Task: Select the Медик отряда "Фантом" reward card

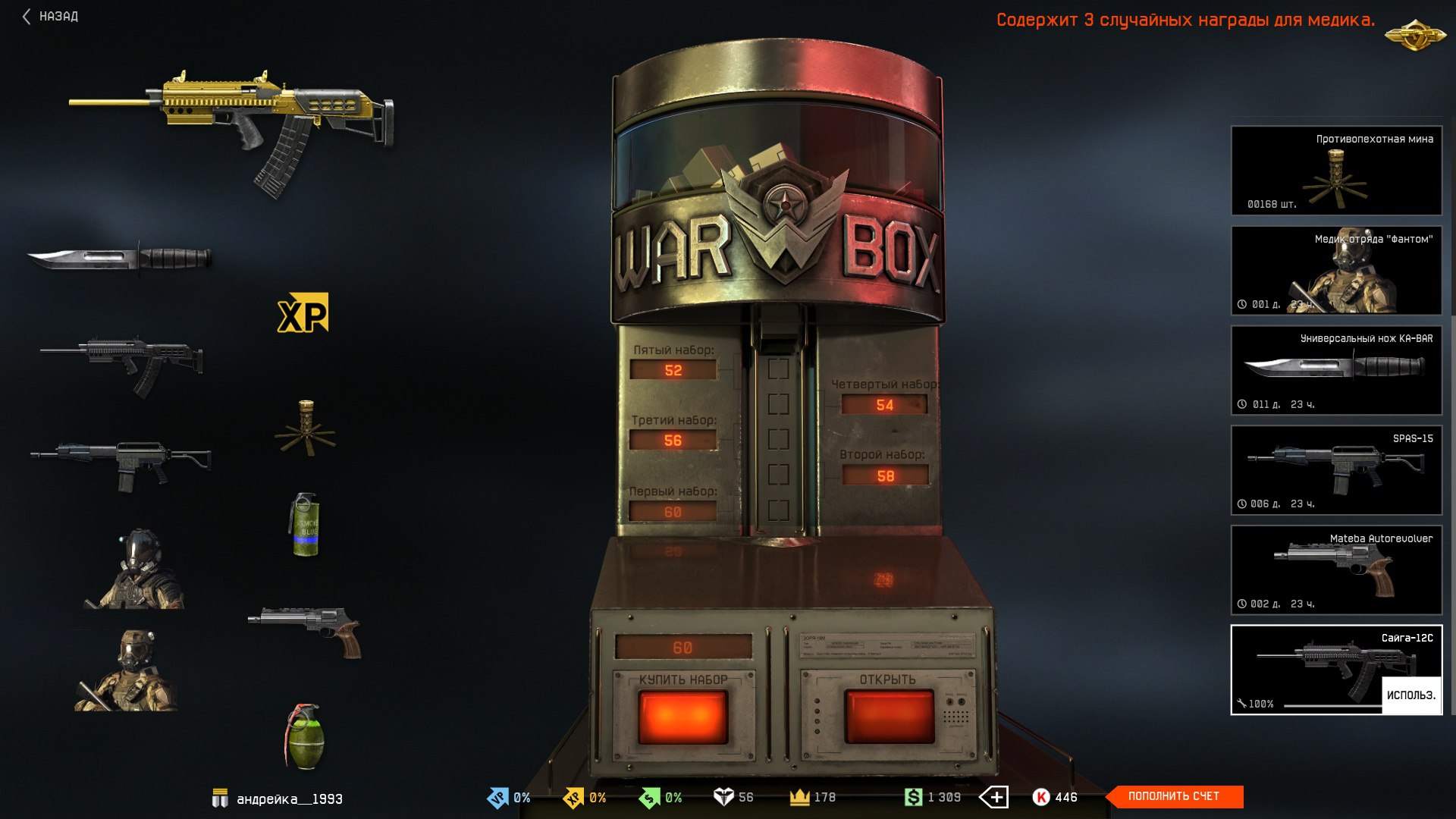Action: 1336,271
